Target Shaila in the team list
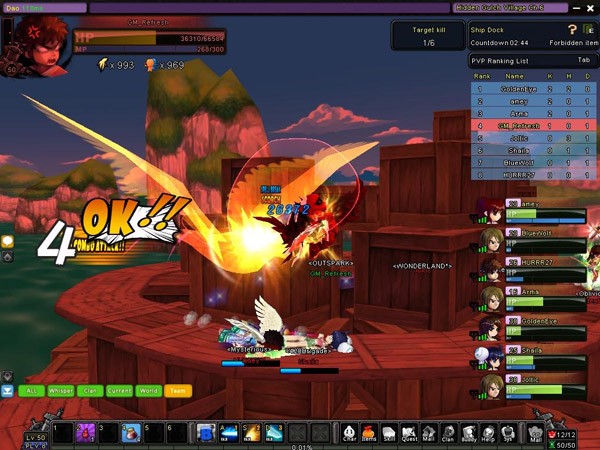Viewport: 600px width, 450px height. pos(491,356)
